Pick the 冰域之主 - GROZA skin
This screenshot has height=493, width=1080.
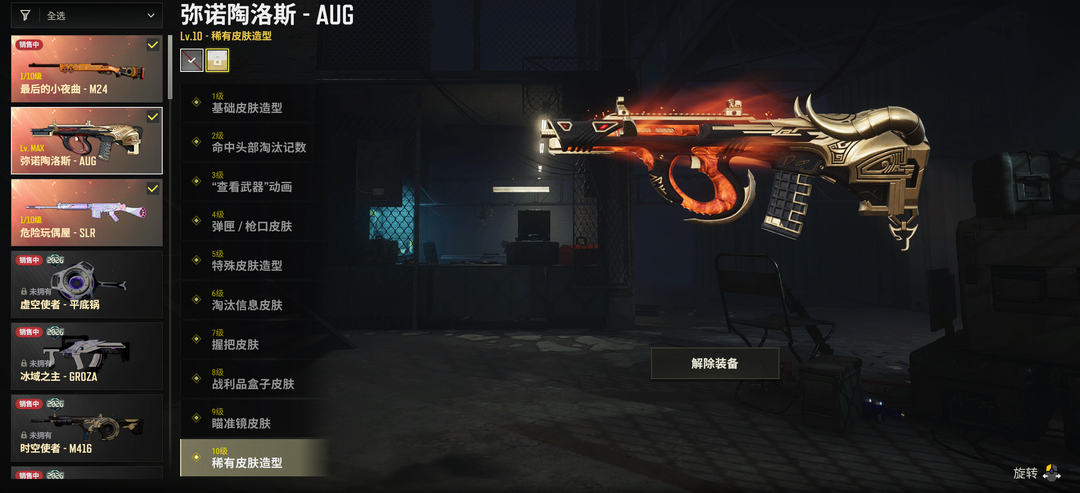pyautogui.click(x=87, y=356)
